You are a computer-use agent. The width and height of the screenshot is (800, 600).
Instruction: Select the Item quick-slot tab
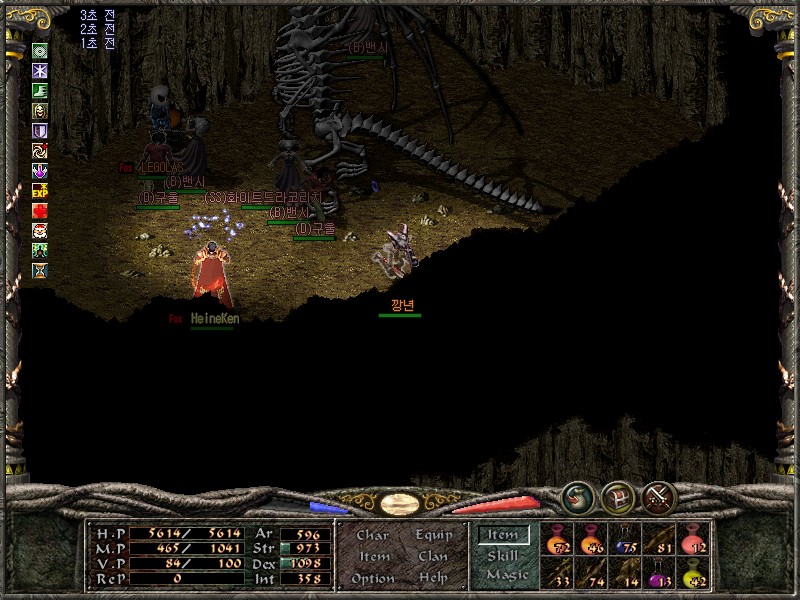[x=503, y=535]
